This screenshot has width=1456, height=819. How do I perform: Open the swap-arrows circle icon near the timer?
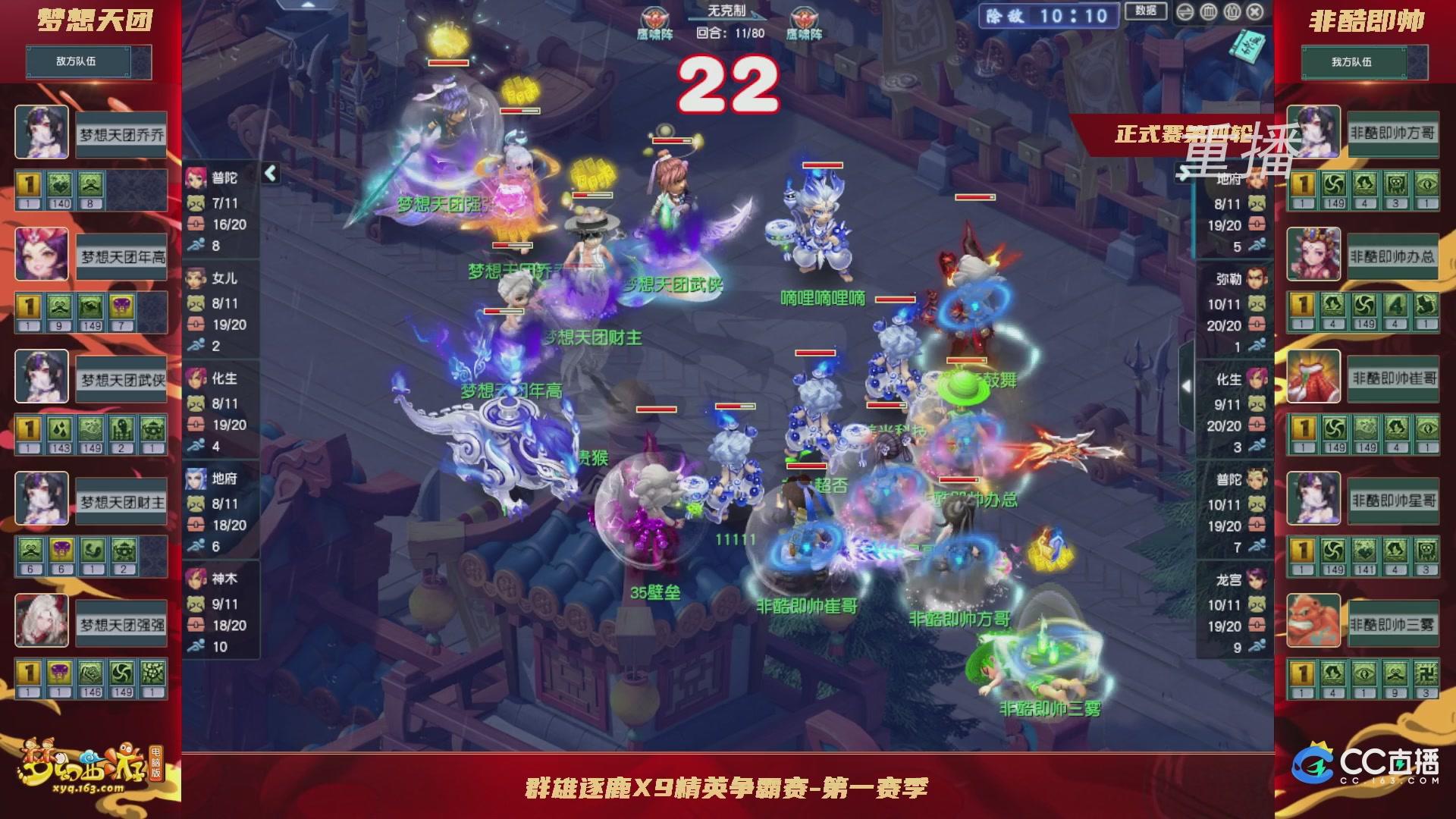coord(1185,13)
